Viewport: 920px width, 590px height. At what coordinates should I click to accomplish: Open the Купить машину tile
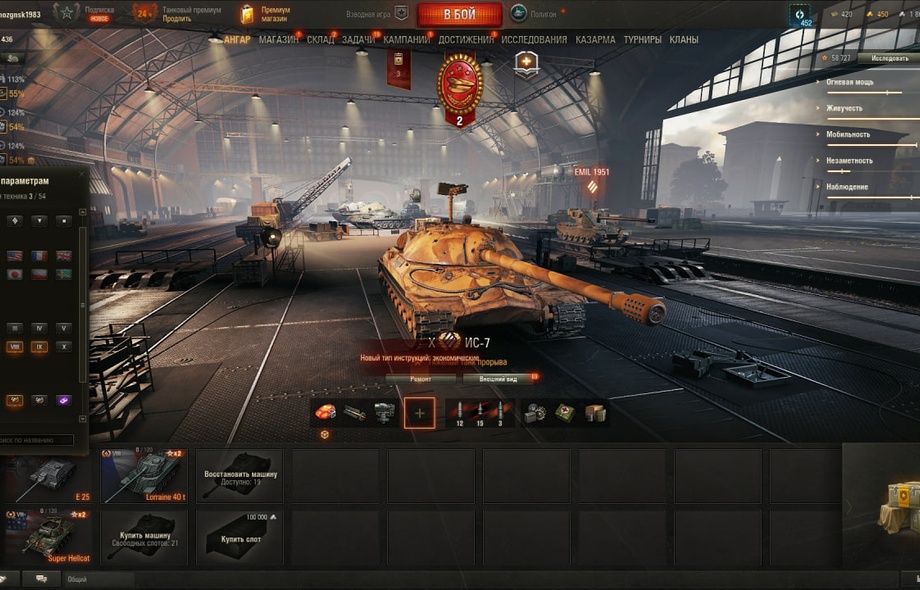pos(144,538)
